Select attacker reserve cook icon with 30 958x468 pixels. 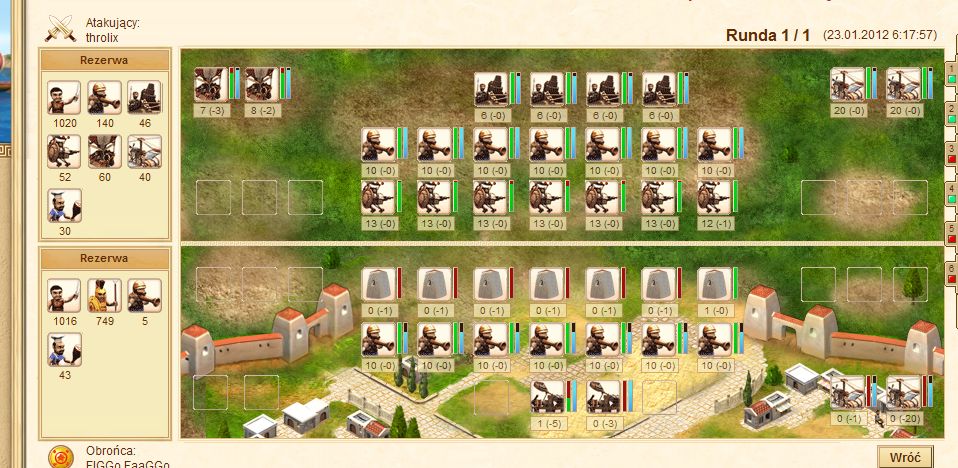(64, 206)
